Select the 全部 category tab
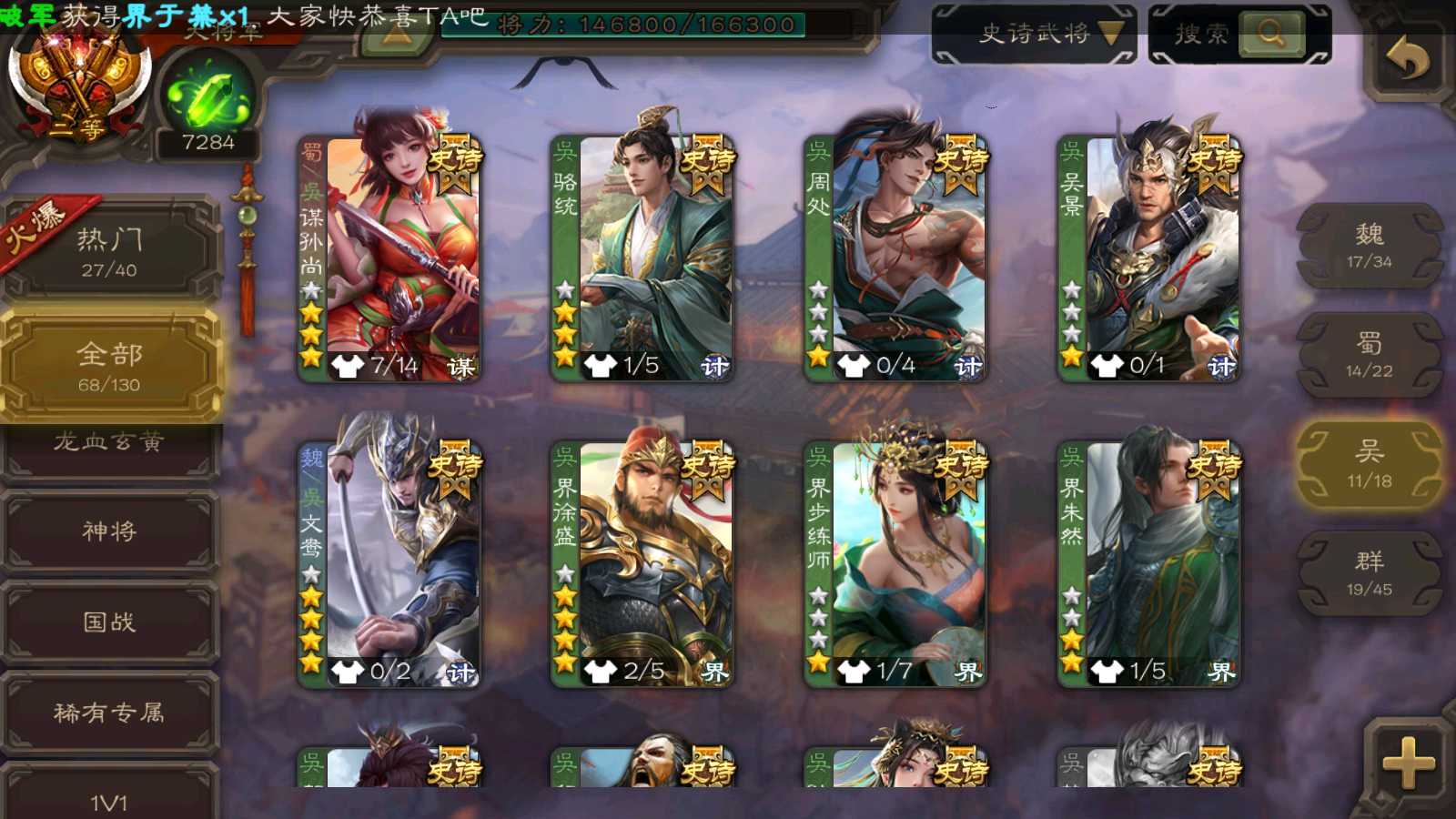This screenshot has height=819, width=1456. point(109,366)
